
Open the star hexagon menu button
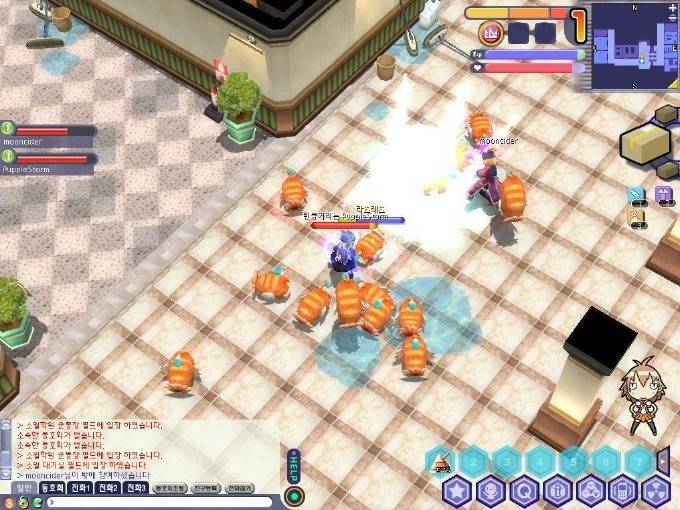[457, 491]
